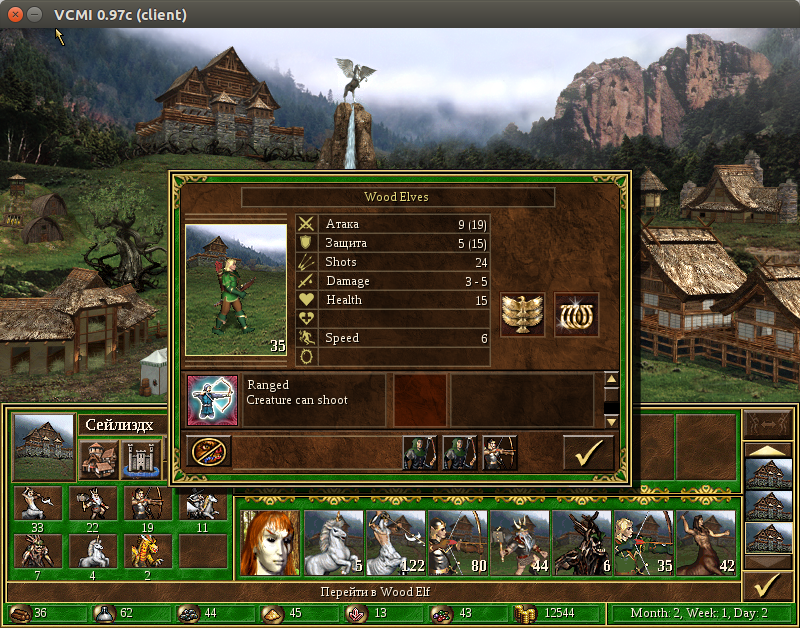Show the dragon growth icon with 2
Viewport: 800px width, 628px height.
(146, 552)
